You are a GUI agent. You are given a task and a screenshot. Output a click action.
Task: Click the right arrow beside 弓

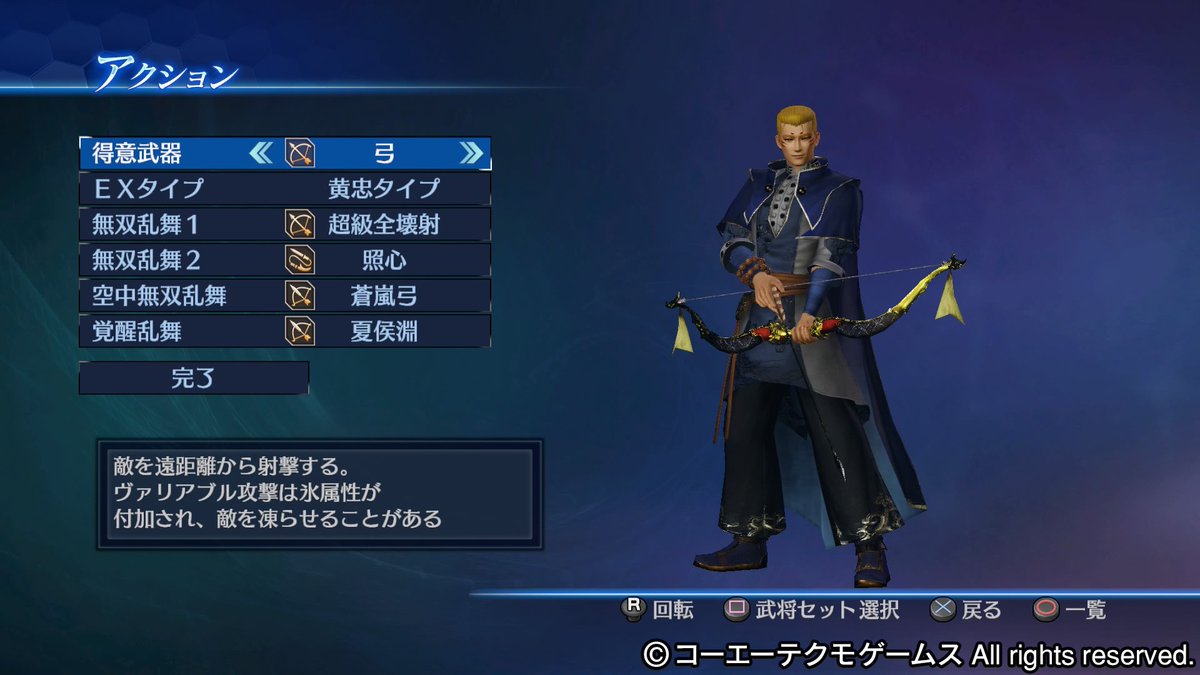click(470, 153)
